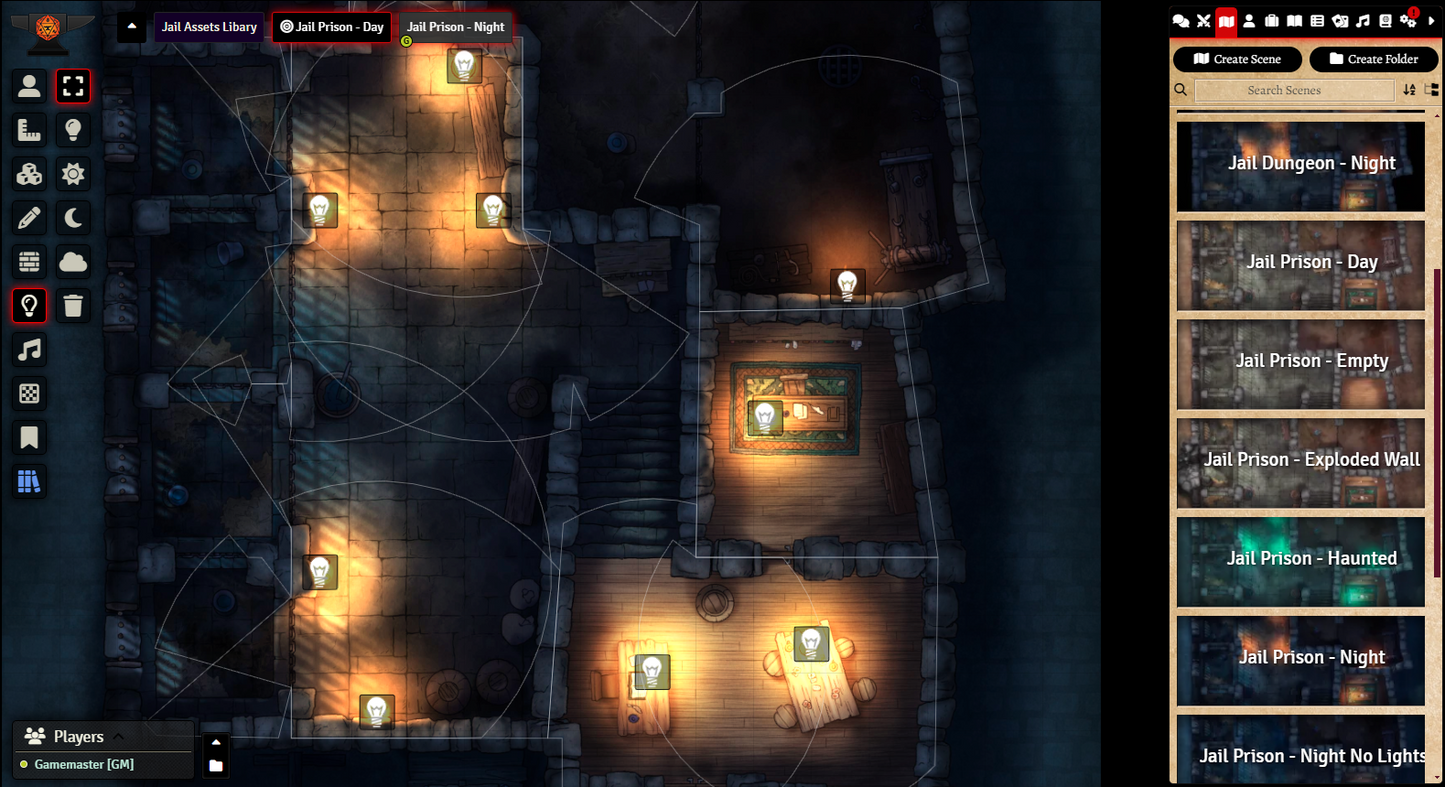Switch to the Jail Prison - Day navigation tab
This screenshot has width=1445, height=787.
point(332,27)
